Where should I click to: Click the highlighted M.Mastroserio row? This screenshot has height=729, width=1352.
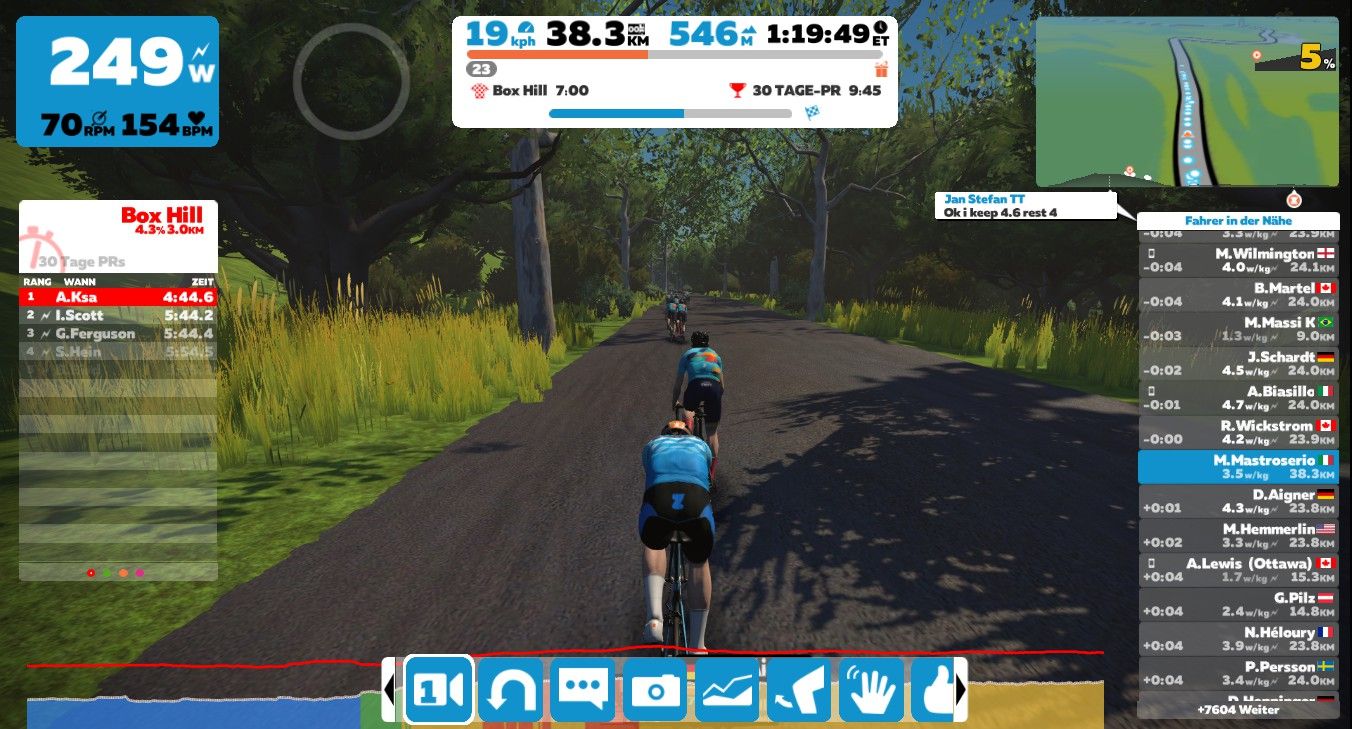(1237, 467)
